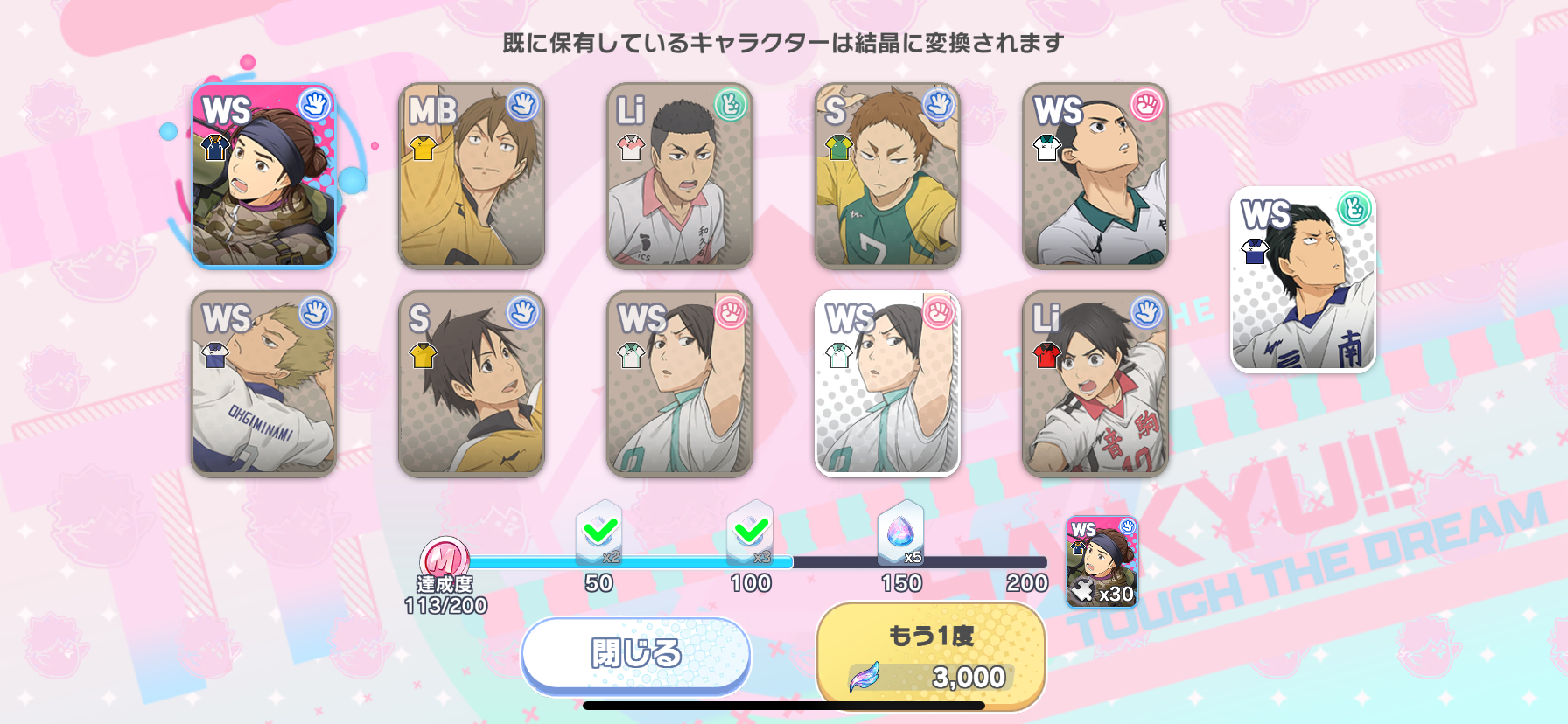Select the Li card with red jersey icon
Screen dimensions: 1568x724
[x=1095, y=384]
